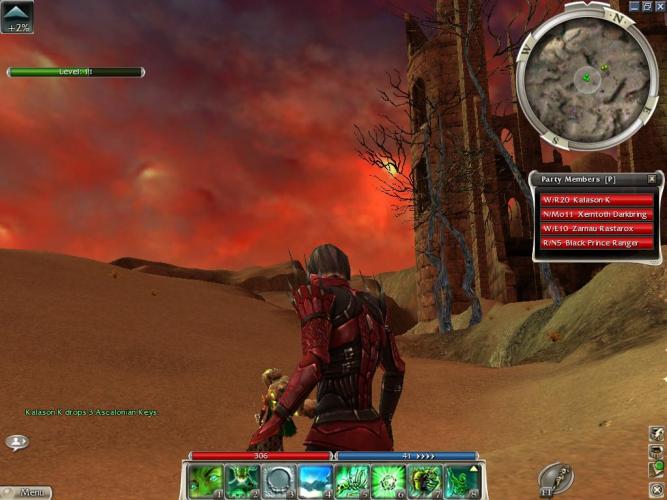The image size is (667, 500).
Task: Open the chat speech bubble icon
Action: coord(16,441)
